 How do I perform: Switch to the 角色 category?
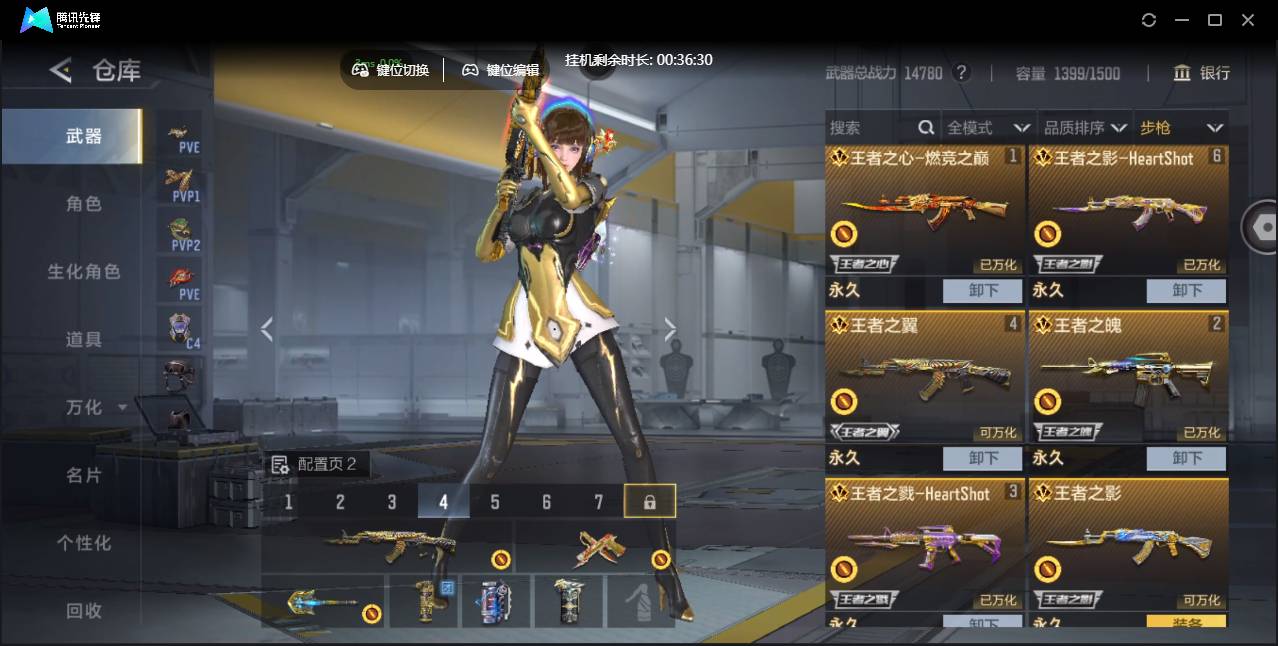pos(84,204)
